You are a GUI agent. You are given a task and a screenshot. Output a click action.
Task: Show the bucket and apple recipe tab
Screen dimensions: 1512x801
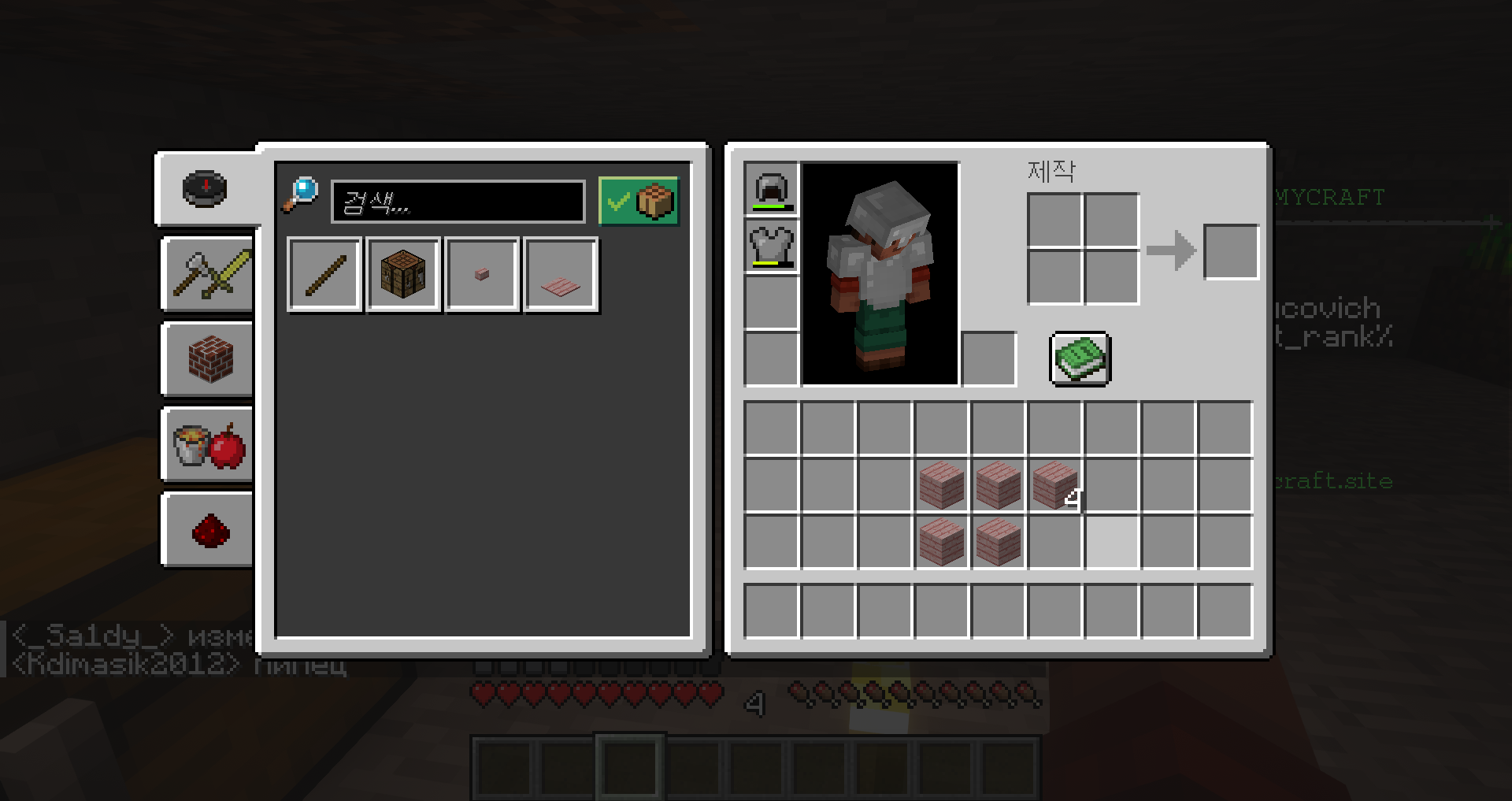[209, 444]
